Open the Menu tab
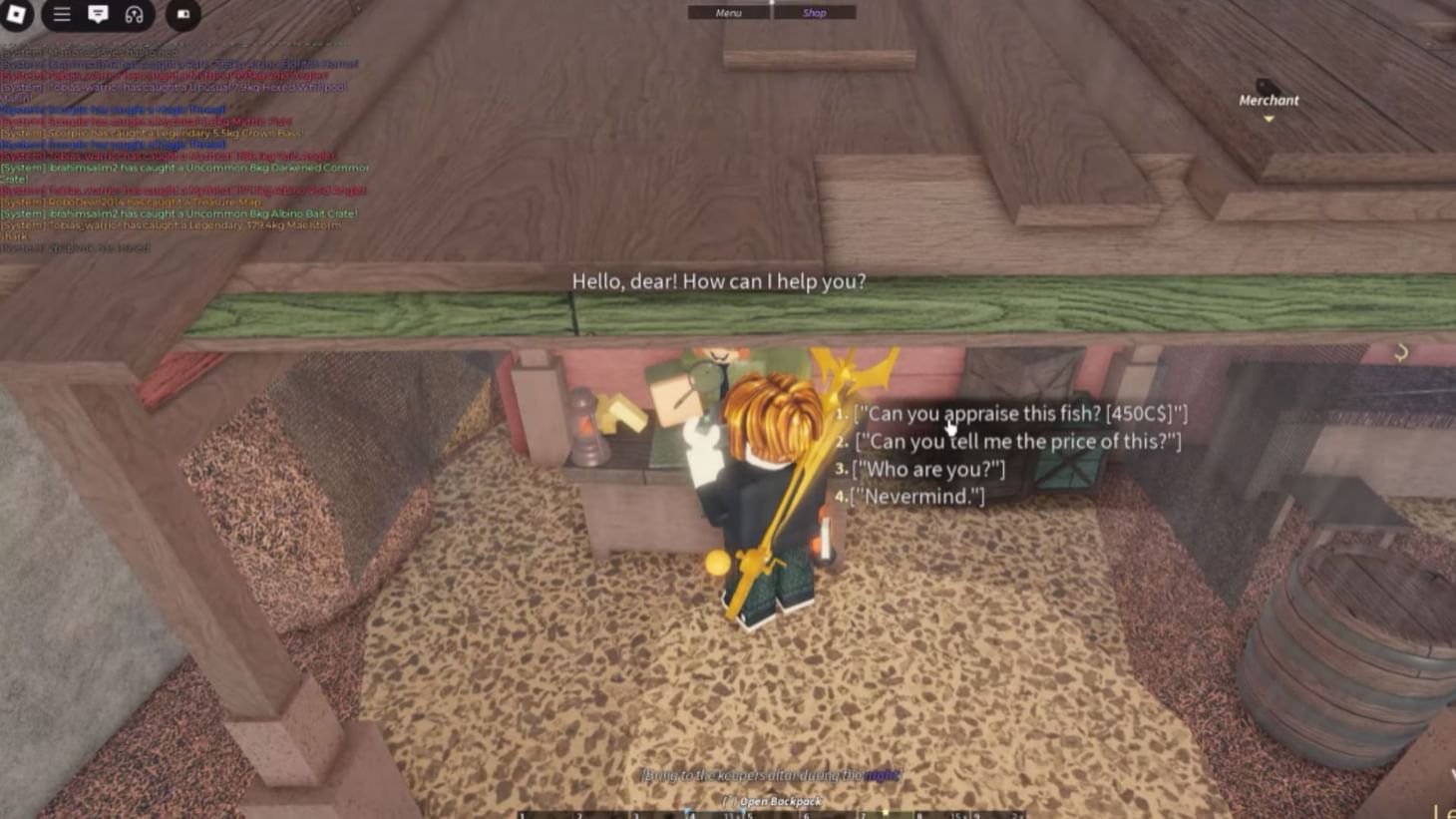Viewport: 1456px width, 819px height. coord(727,12)
